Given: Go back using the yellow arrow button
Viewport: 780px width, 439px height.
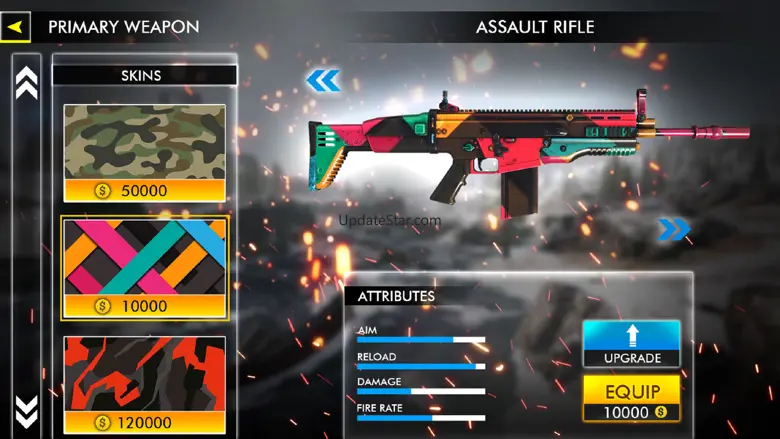Looking at the screenshot, I should [x=15, y=27].
